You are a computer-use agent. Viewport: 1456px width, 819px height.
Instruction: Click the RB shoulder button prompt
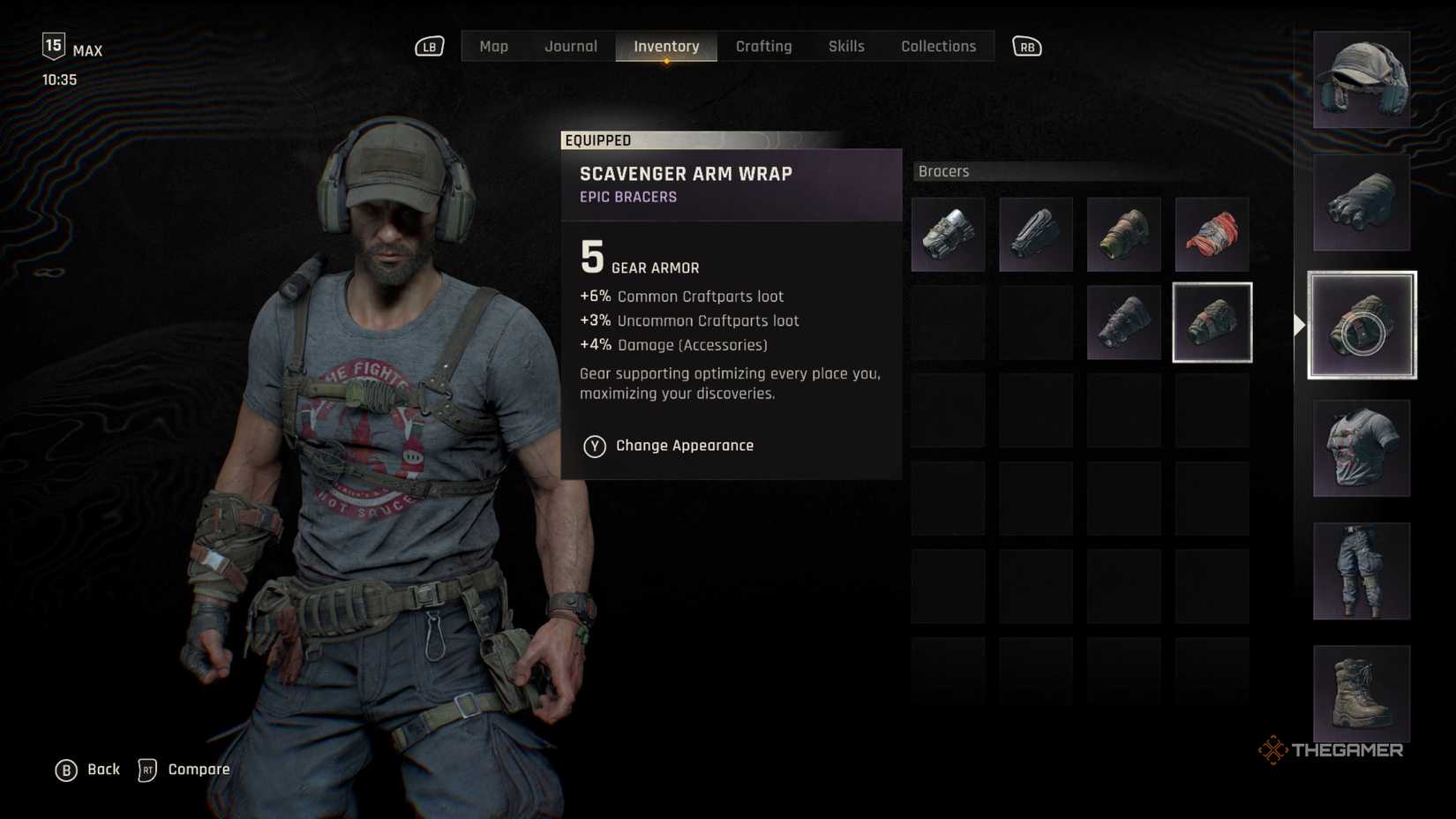click(1026, 46)
